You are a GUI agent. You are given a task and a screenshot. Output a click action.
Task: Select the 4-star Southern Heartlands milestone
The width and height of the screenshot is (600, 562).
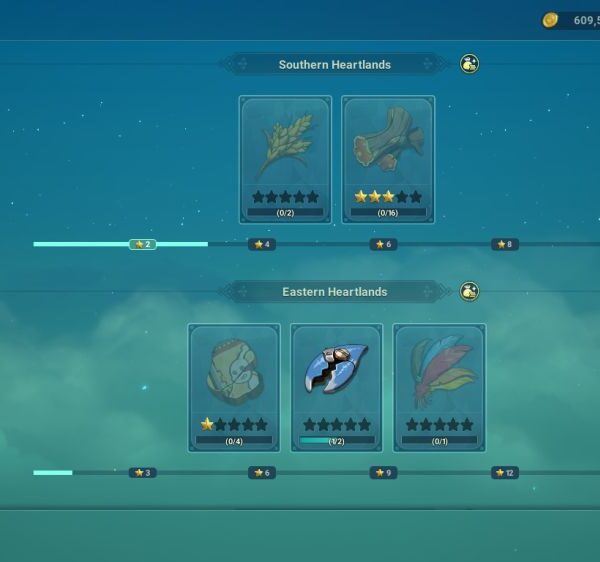coord(263,244)
